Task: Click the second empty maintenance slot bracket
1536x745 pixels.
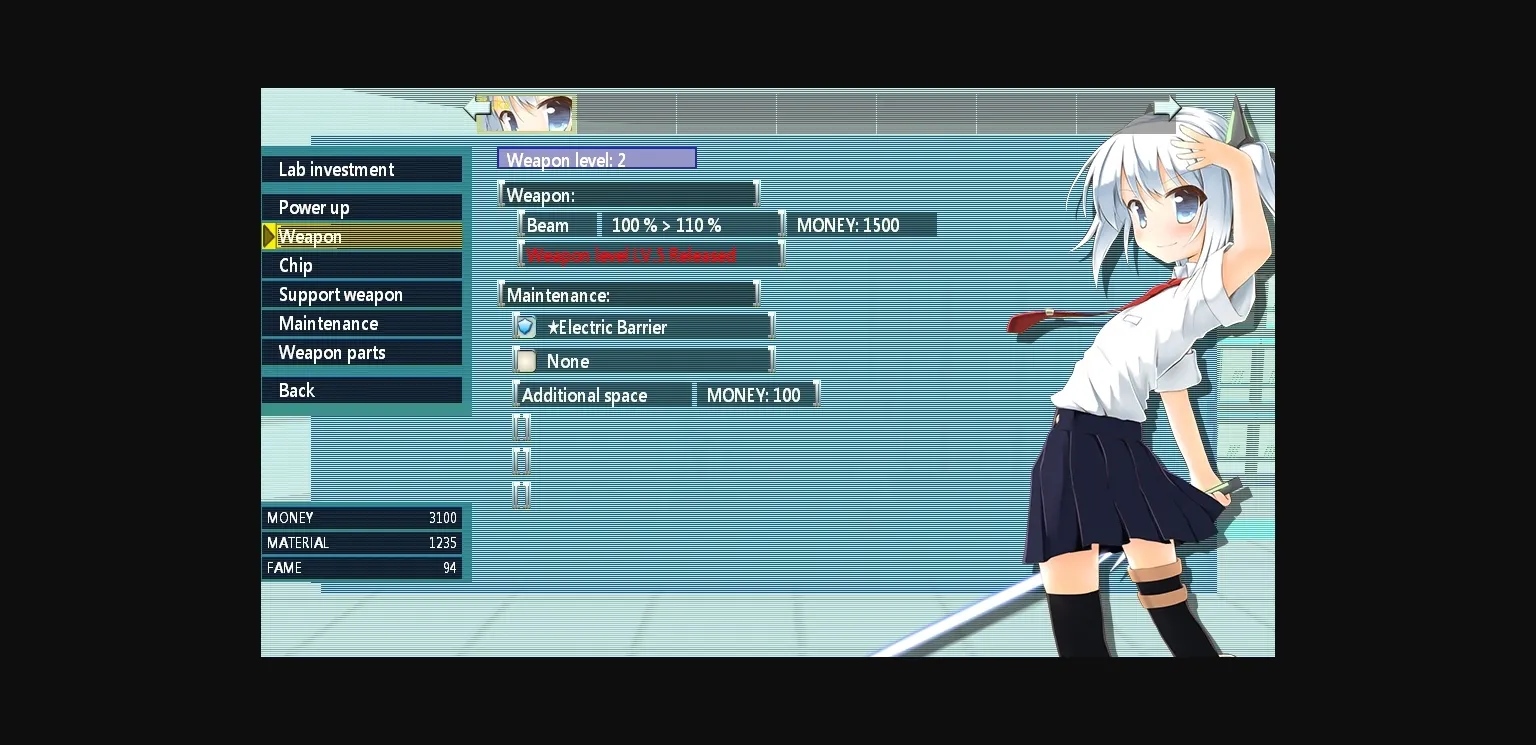Action: (x=521, y=461)
